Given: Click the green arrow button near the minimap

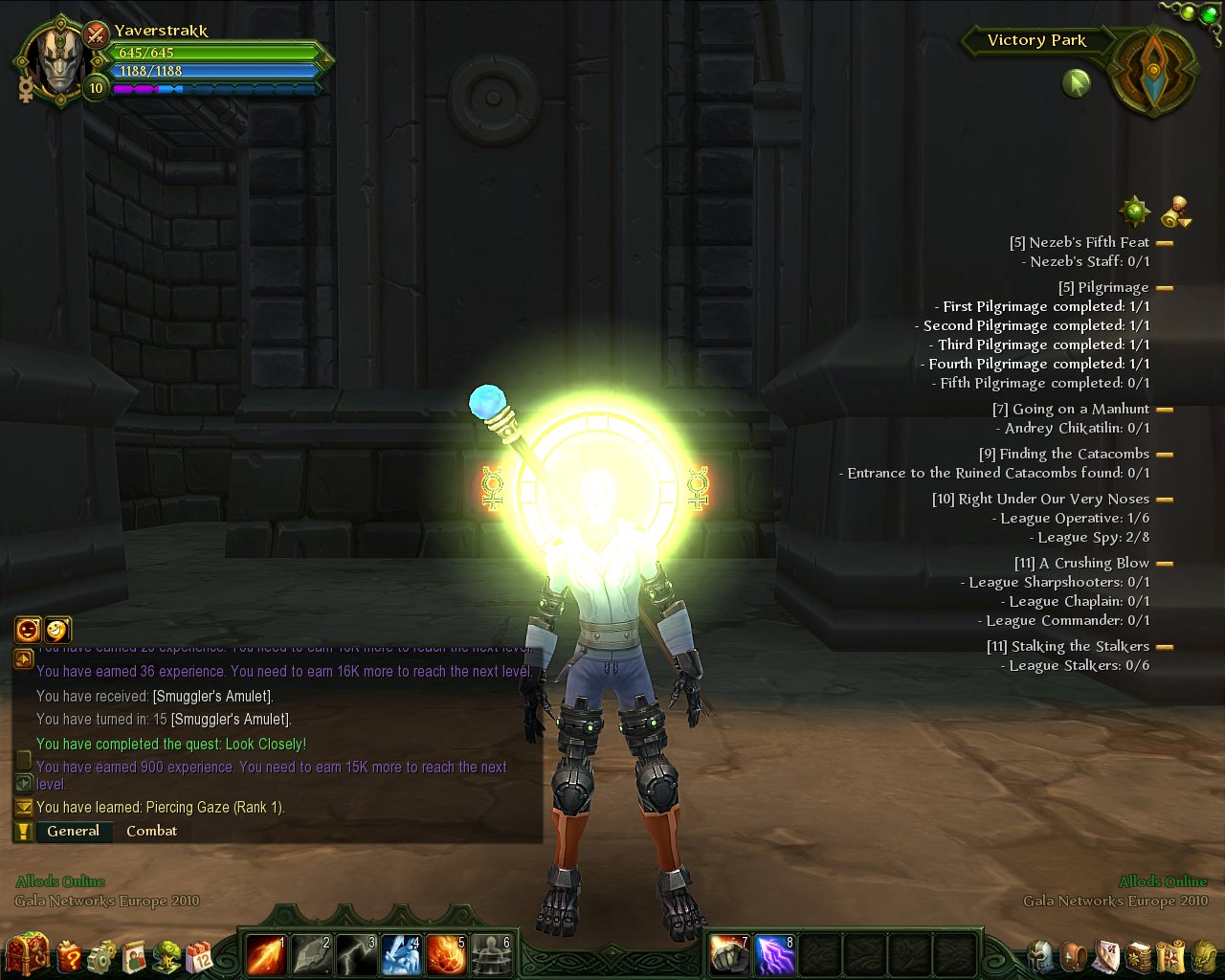Looking at the screenshot, I should tap(1077, 84).
